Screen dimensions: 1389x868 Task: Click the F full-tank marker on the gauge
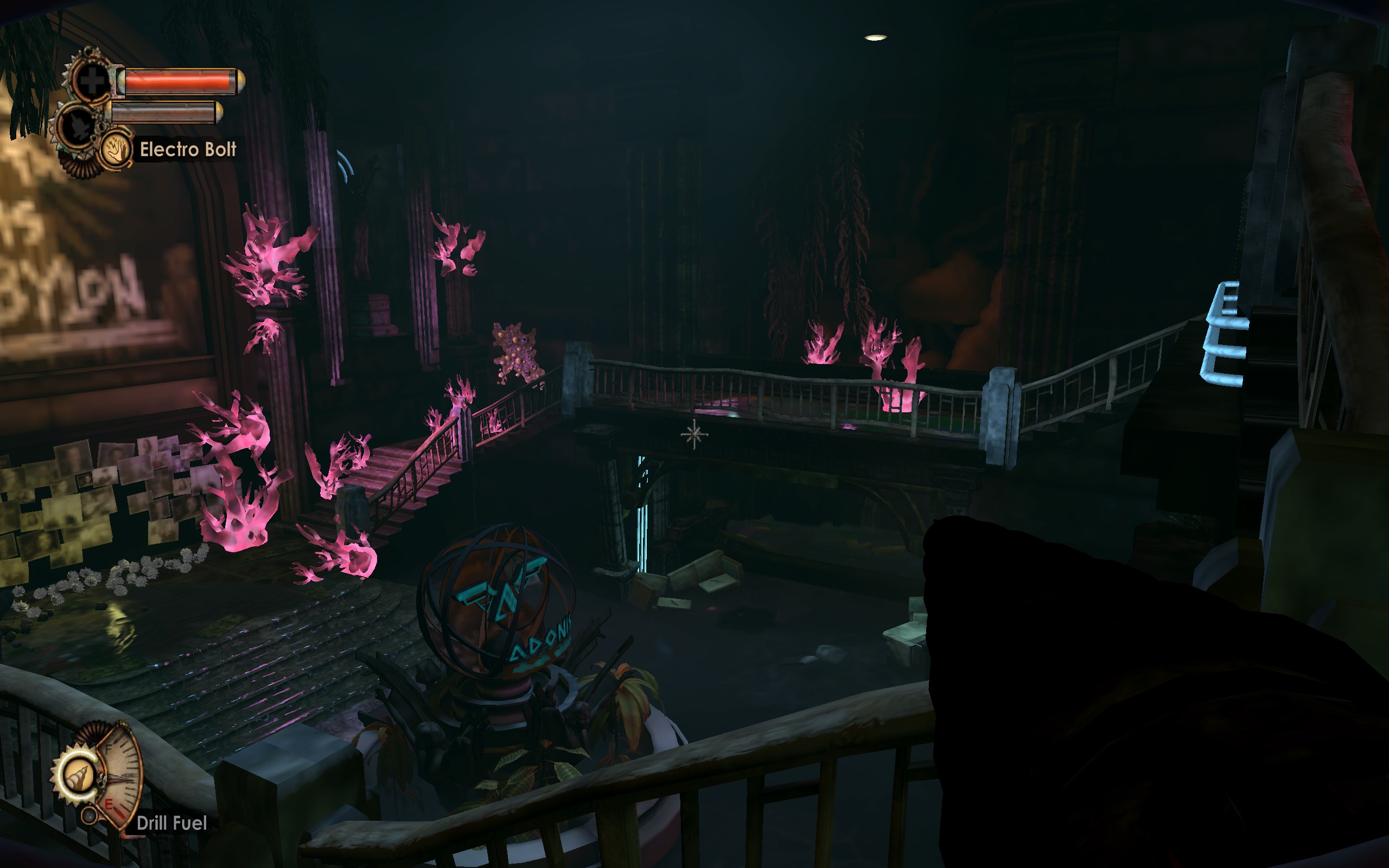(109, 748)
